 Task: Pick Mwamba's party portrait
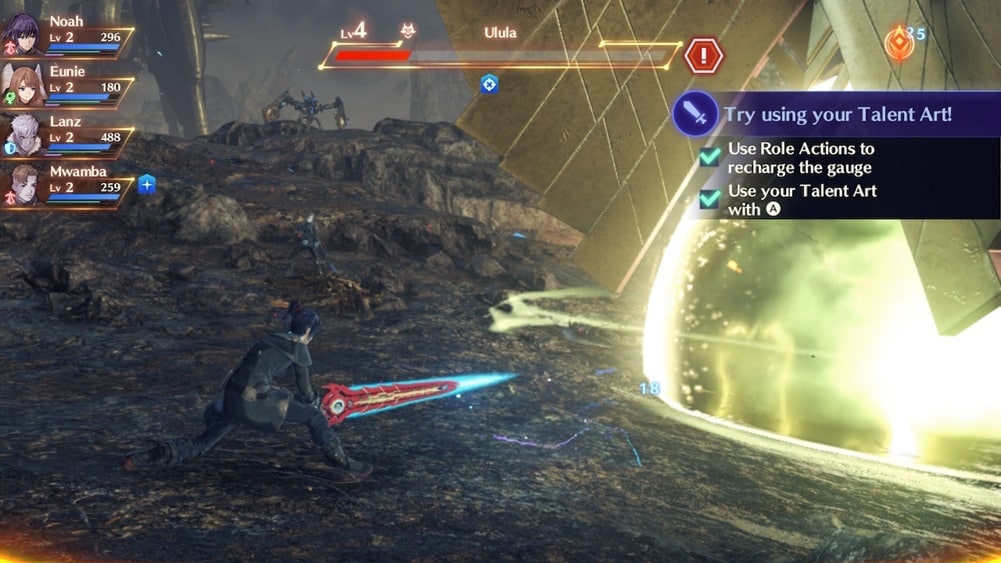(x=22, y=184)
